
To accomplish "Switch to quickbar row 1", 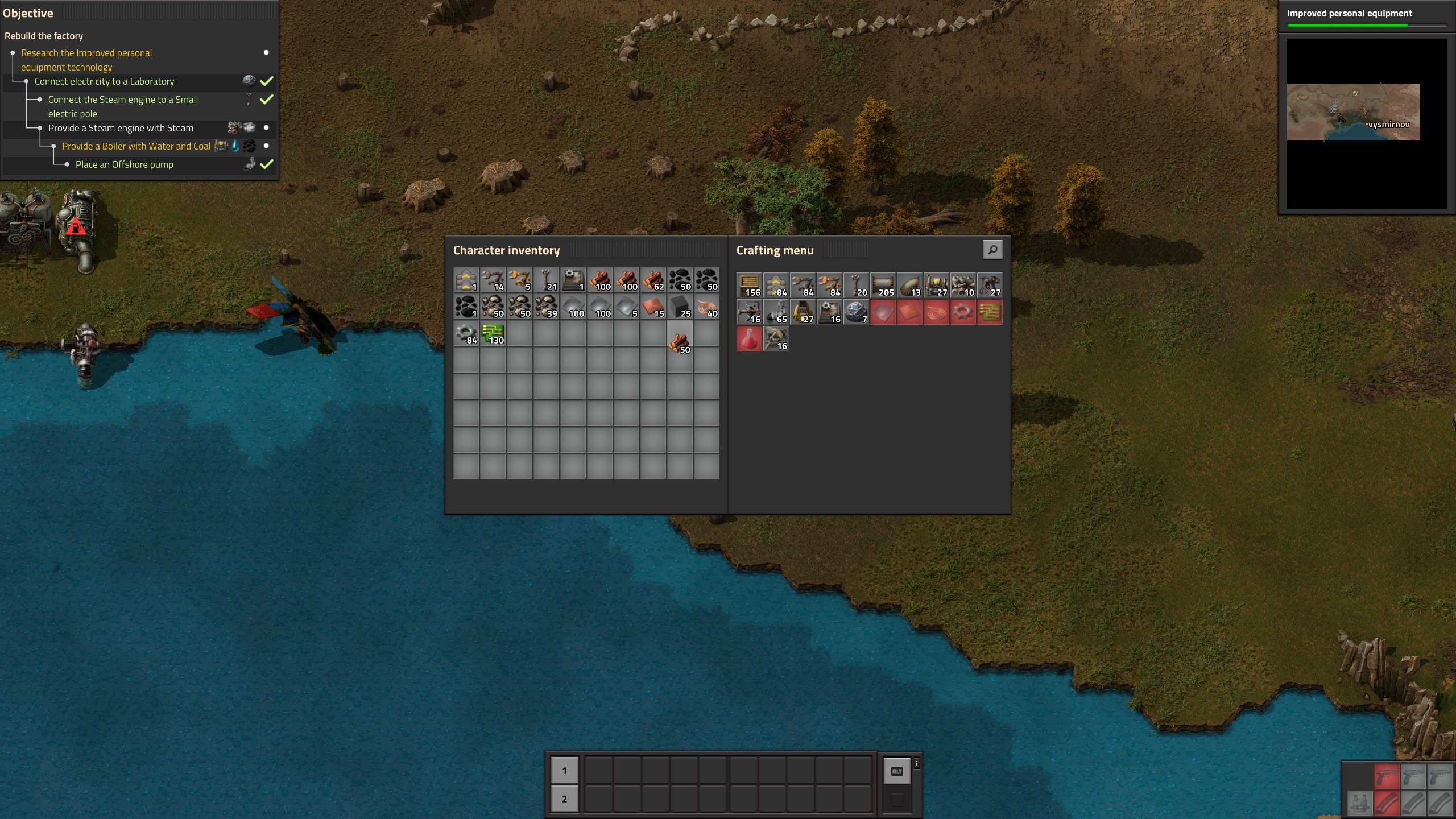I will (x=564, y=771).
